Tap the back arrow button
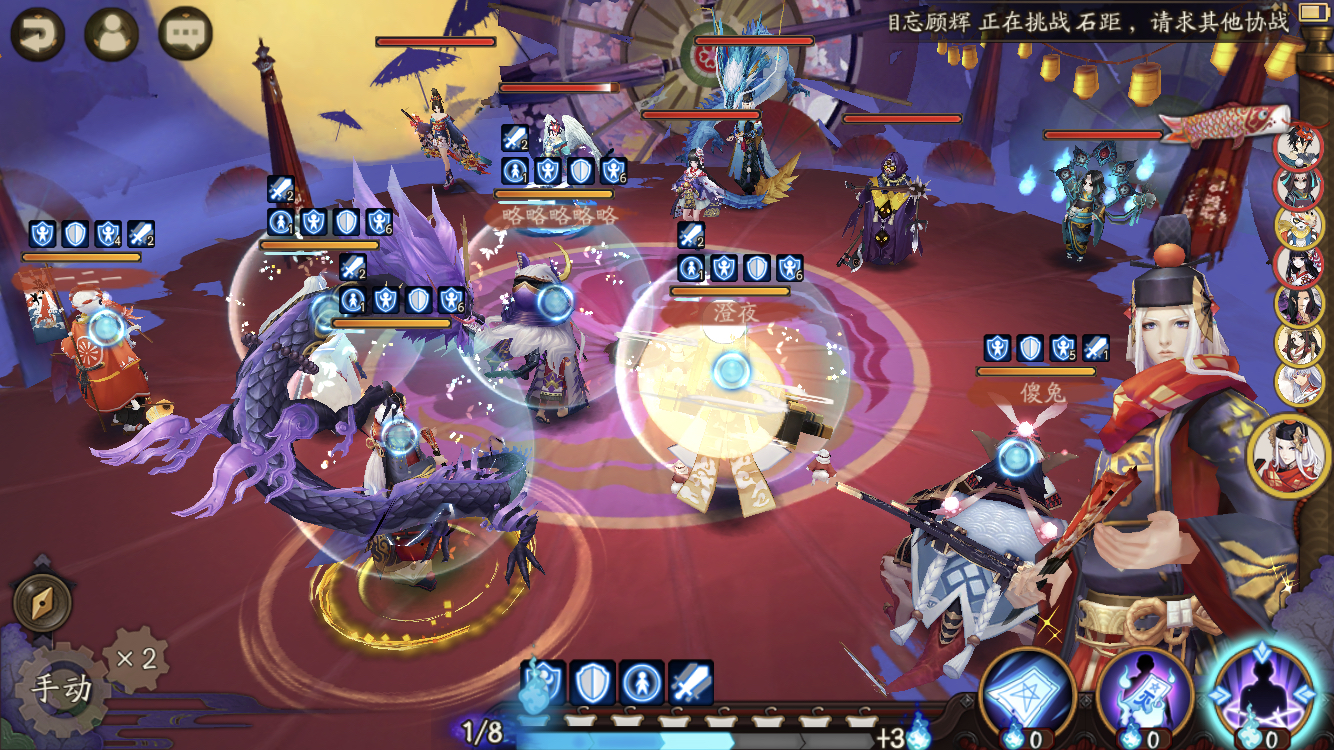 [x=38, y=34]
